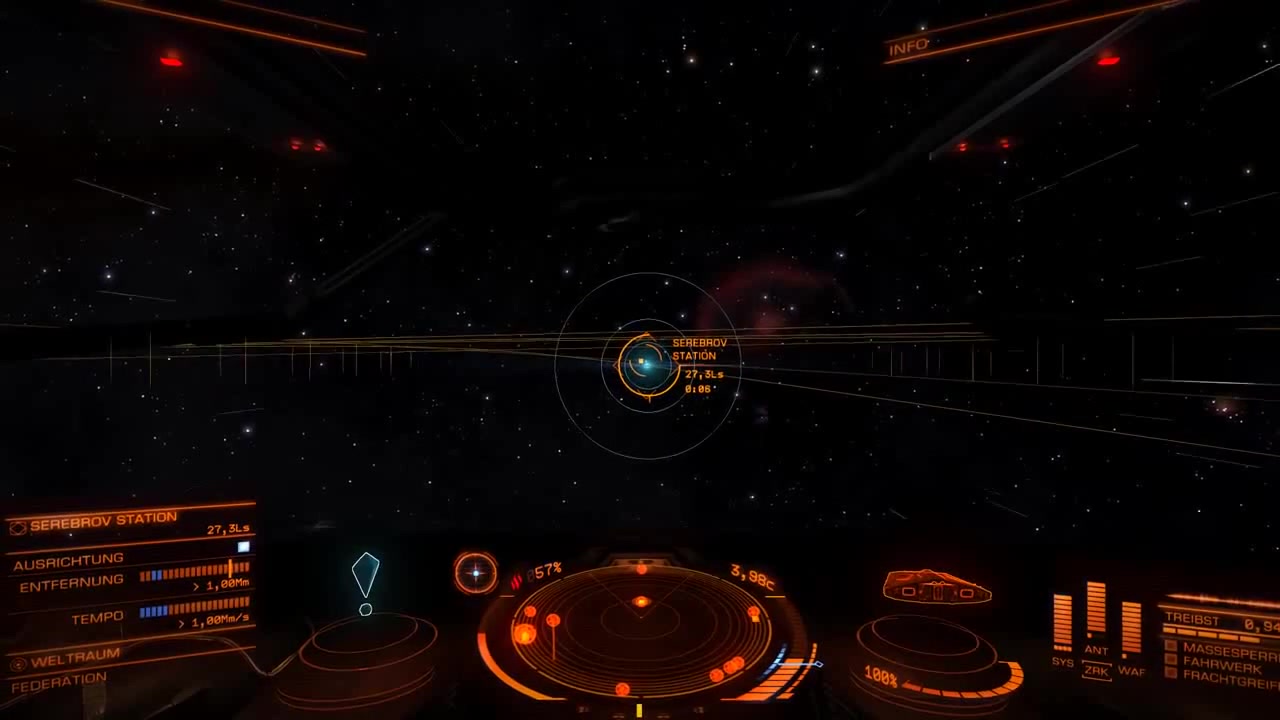The height and width of the screenshot is (720, 1280).
Task: Toggle the Frachtgreifer cargo scoop indicator
Action: pos(1171,674)
